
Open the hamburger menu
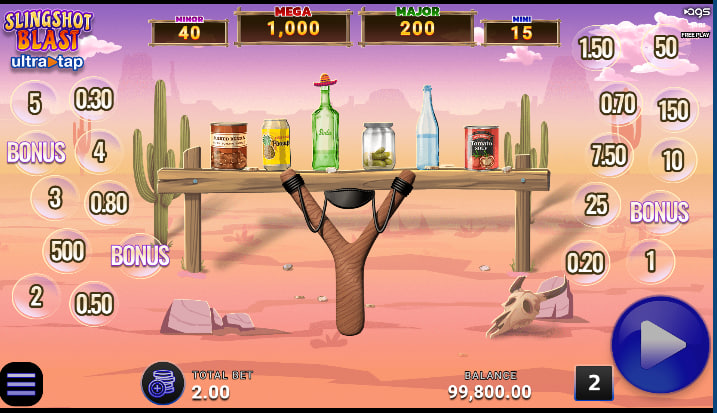point(21,384)
